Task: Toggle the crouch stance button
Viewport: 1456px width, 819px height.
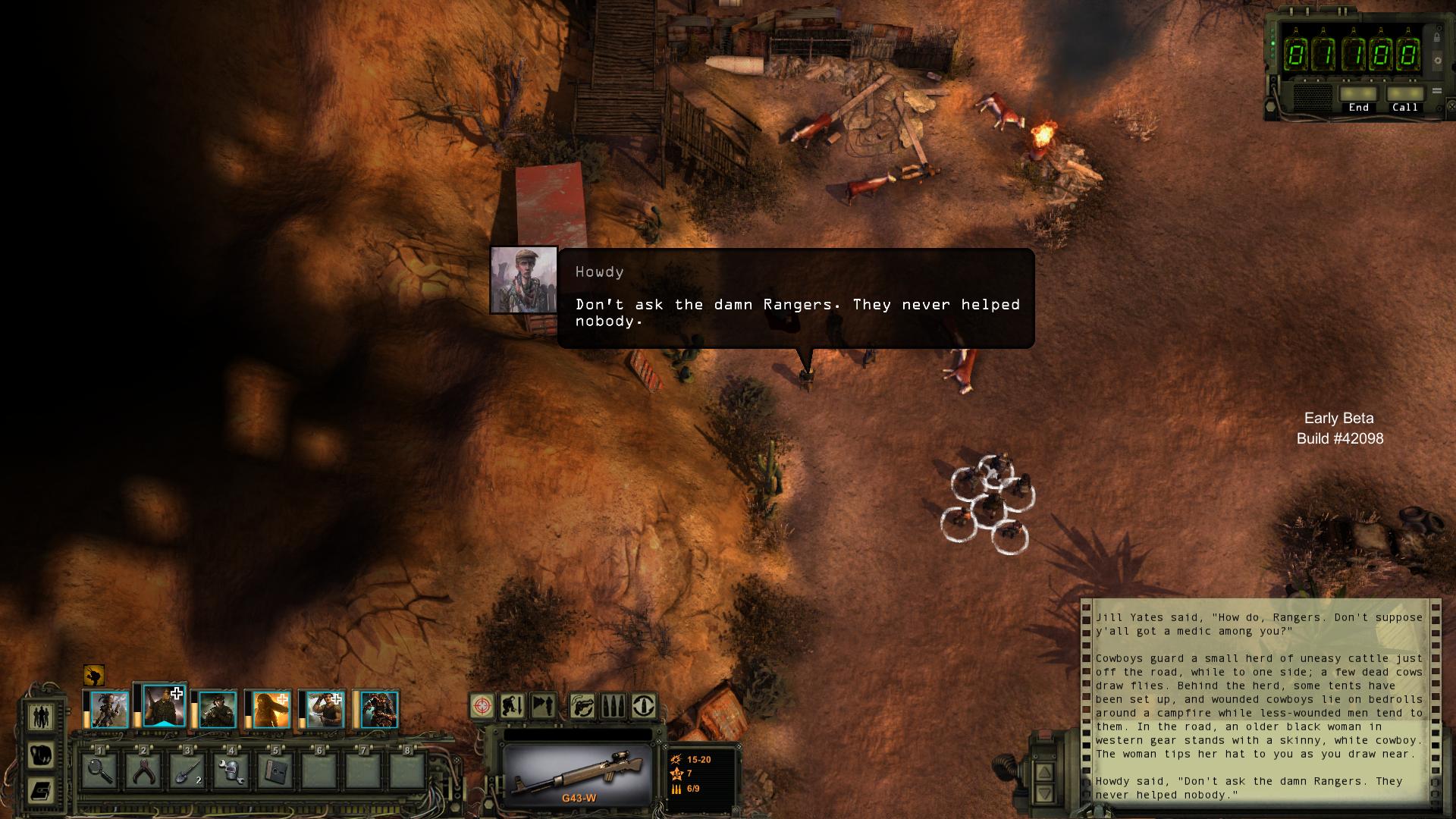Action: click(512, 706)
